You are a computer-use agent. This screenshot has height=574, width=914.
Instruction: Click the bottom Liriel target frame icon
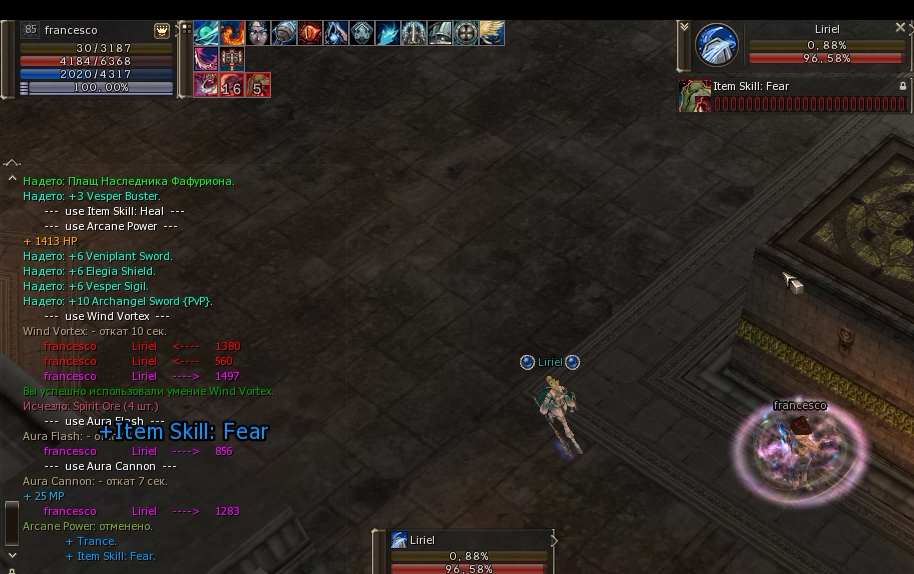[399, 540]
